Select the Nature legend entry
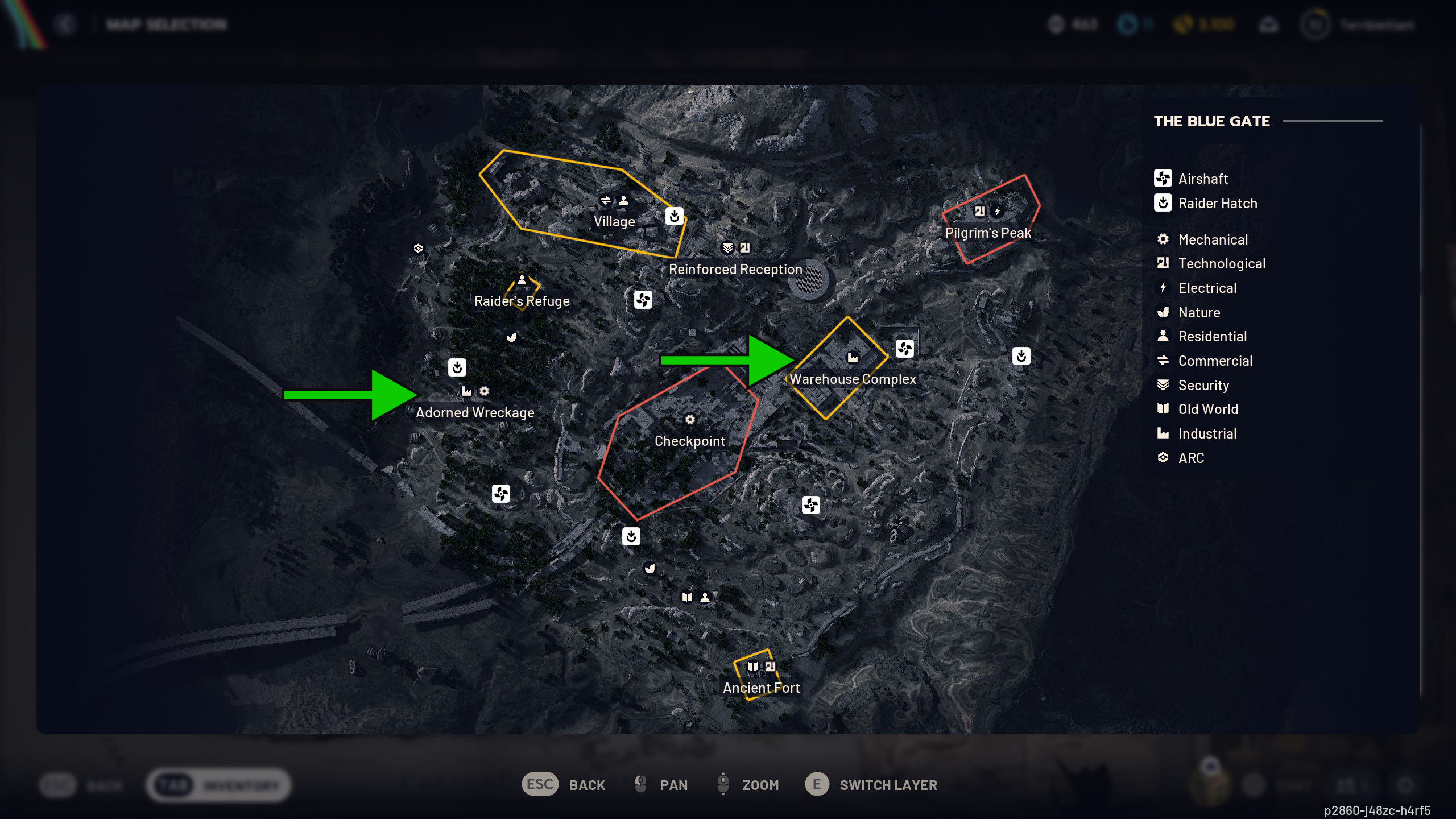The image size is (1456, 819). (1199, 312)
